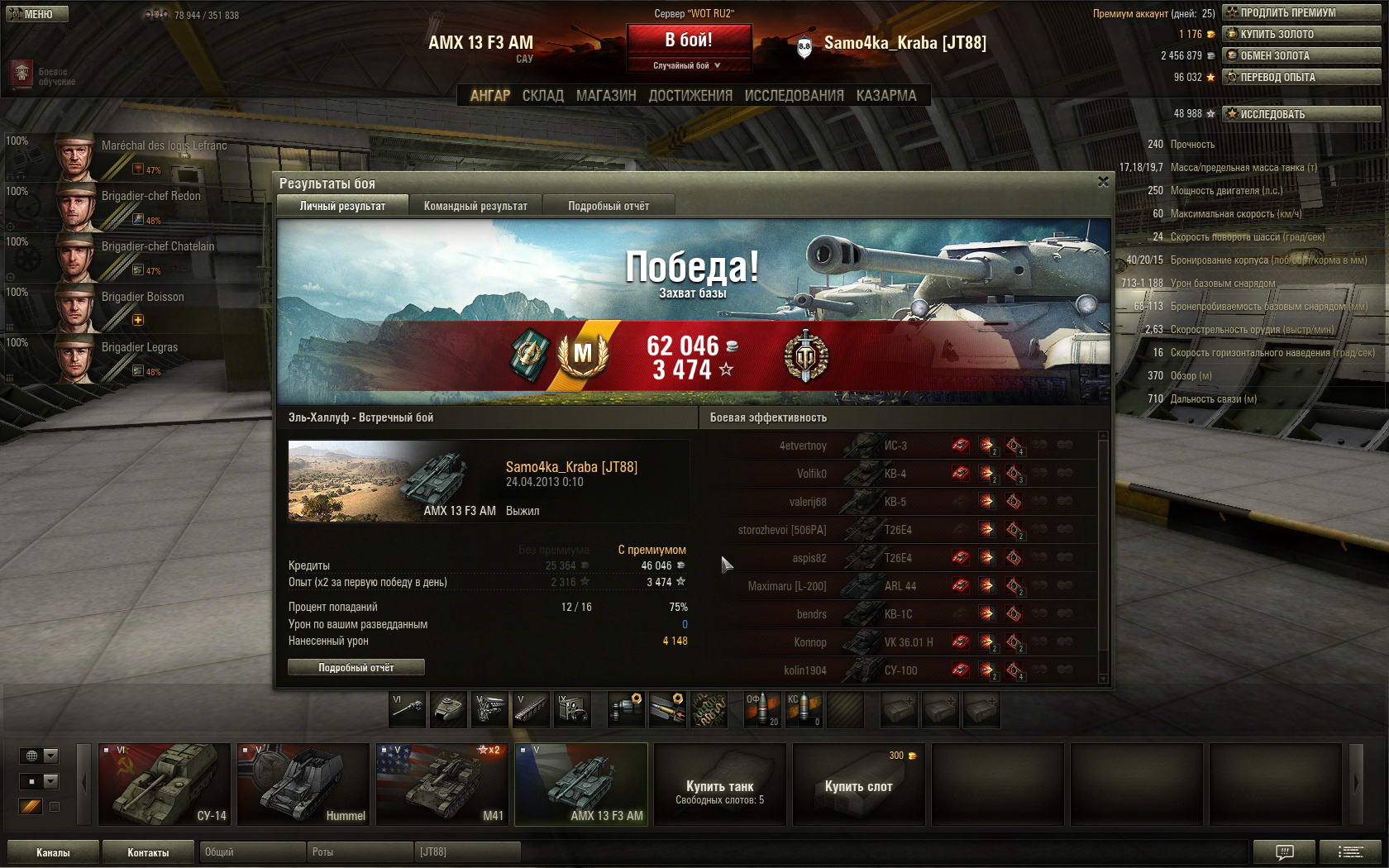Switch to the Склад tab

coord(542,96)
